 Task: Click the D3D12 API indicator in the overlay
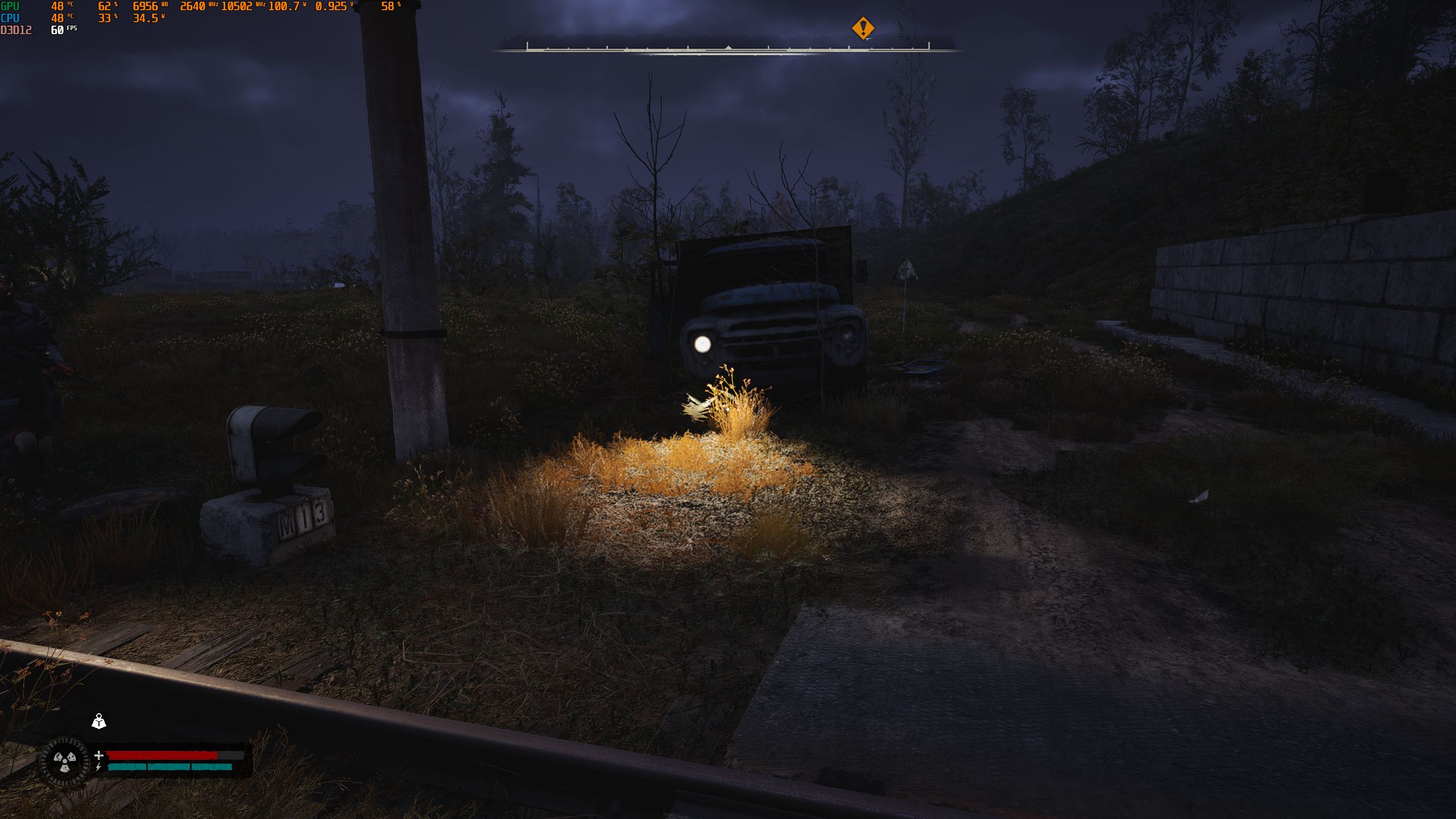14,30
